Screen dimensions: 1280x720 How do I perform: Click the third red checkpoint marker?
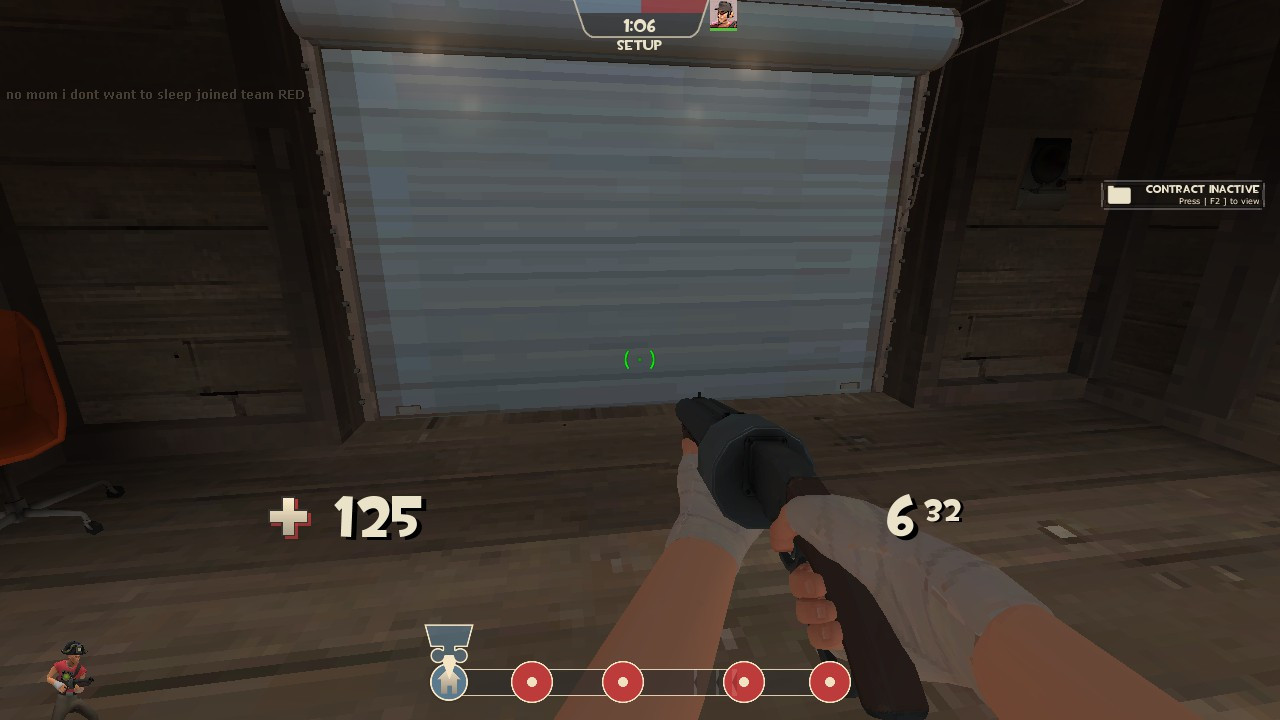744,682
